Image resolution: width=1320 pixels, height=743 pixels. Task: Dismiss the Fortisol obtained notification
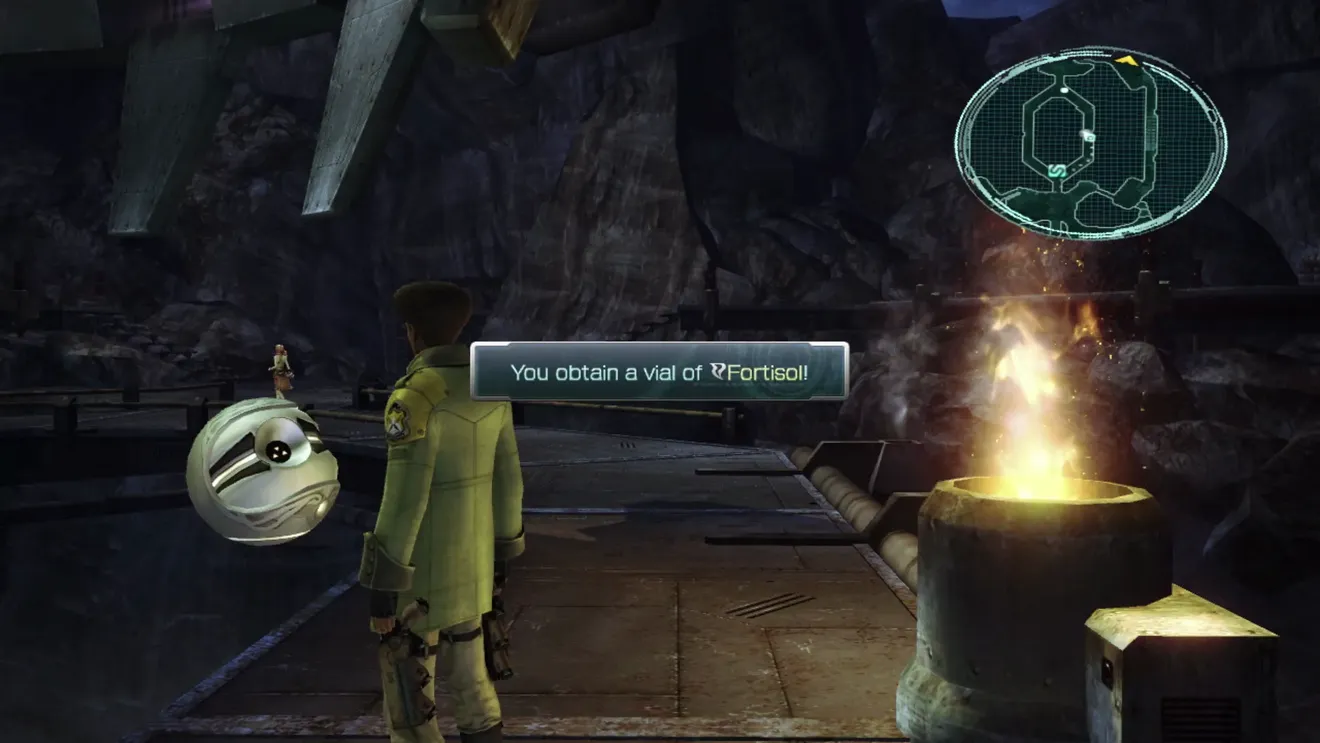659,372
